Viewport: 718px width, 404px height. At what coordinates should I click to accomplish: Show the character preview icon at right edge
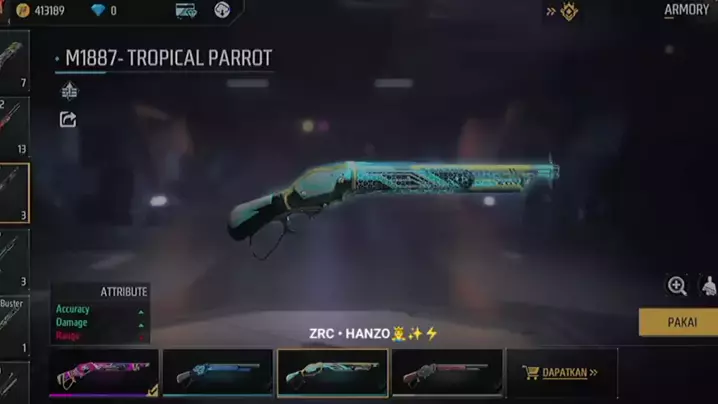[x=709, y=286]
